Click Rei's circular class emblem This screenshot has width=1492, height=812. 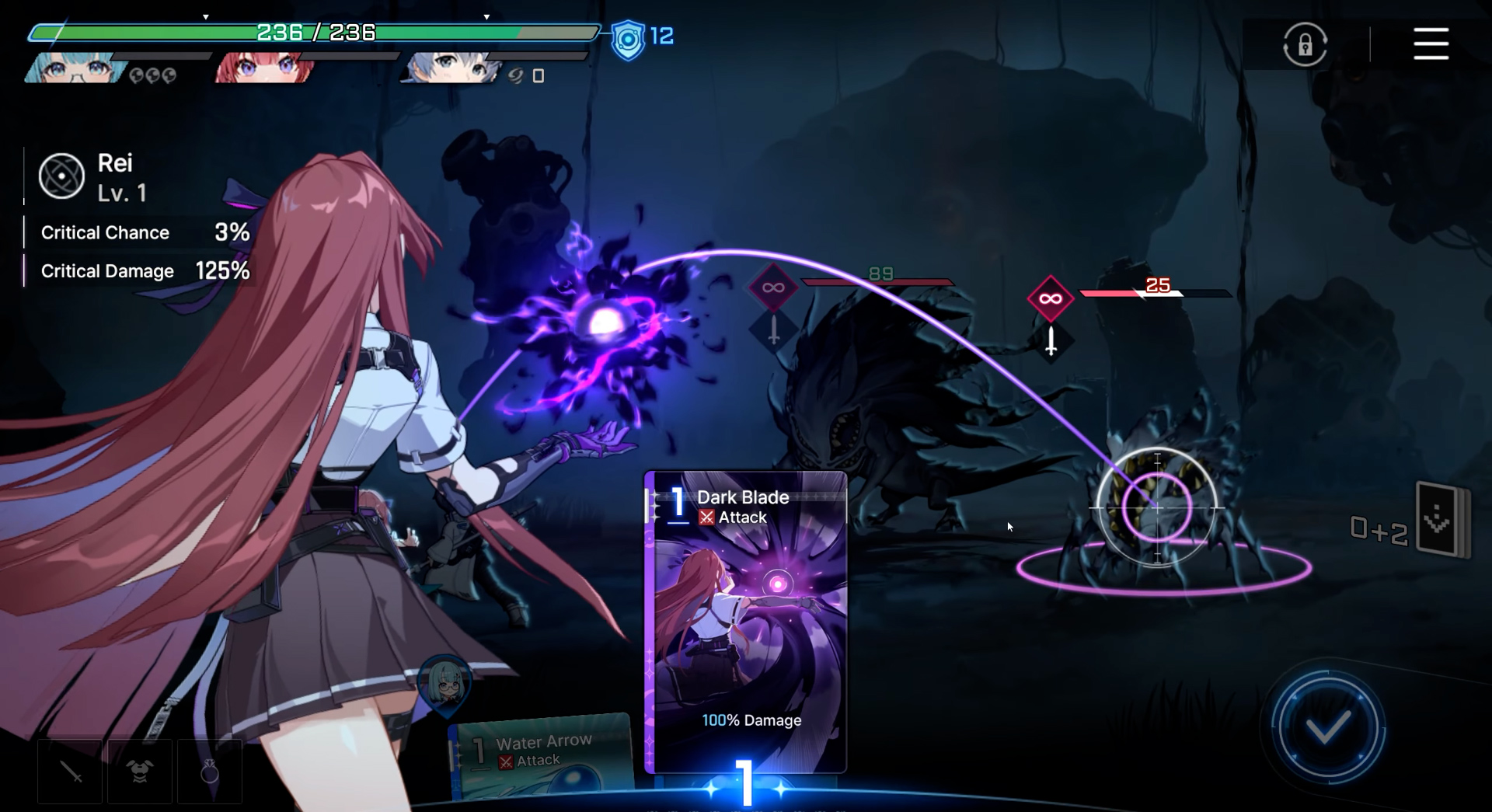point(61,176)
